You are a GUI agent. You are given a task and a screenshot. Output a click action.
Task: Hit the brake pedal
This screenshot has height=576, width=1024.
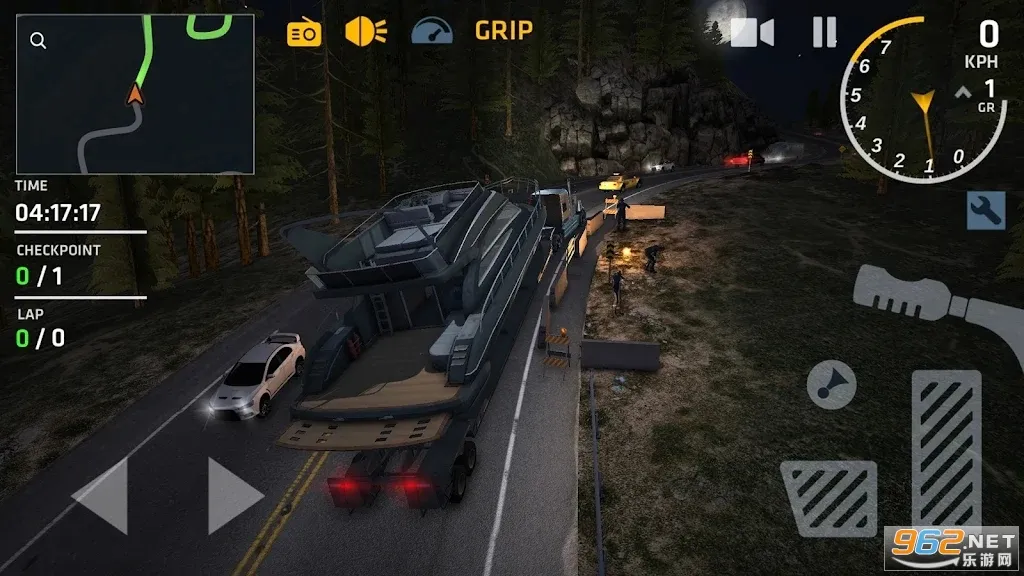pyautogui.click(x=828, y=497)
